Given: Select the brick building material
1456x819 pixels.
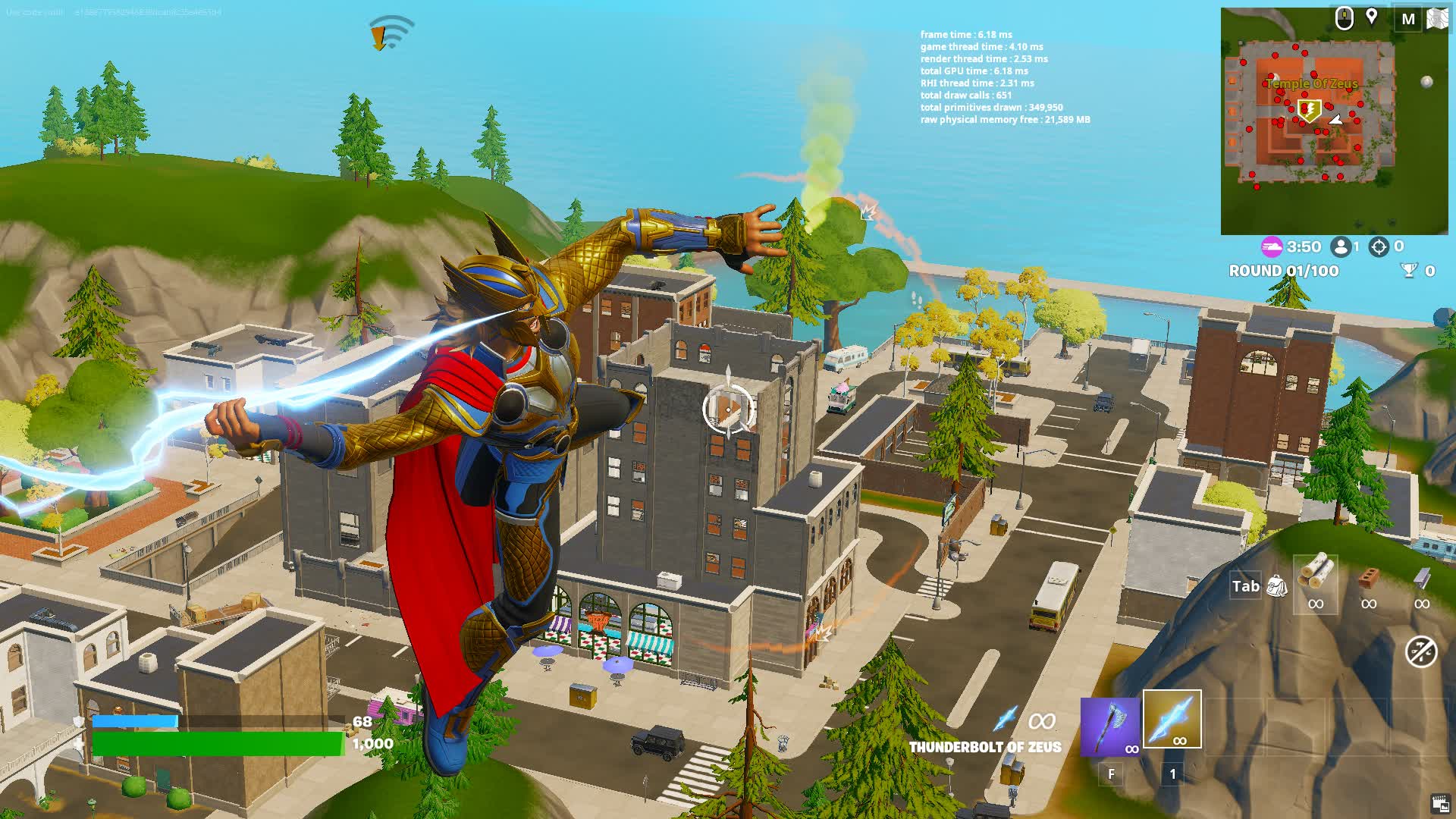Looking at the screenshot, I should [x=1369, y=578].
